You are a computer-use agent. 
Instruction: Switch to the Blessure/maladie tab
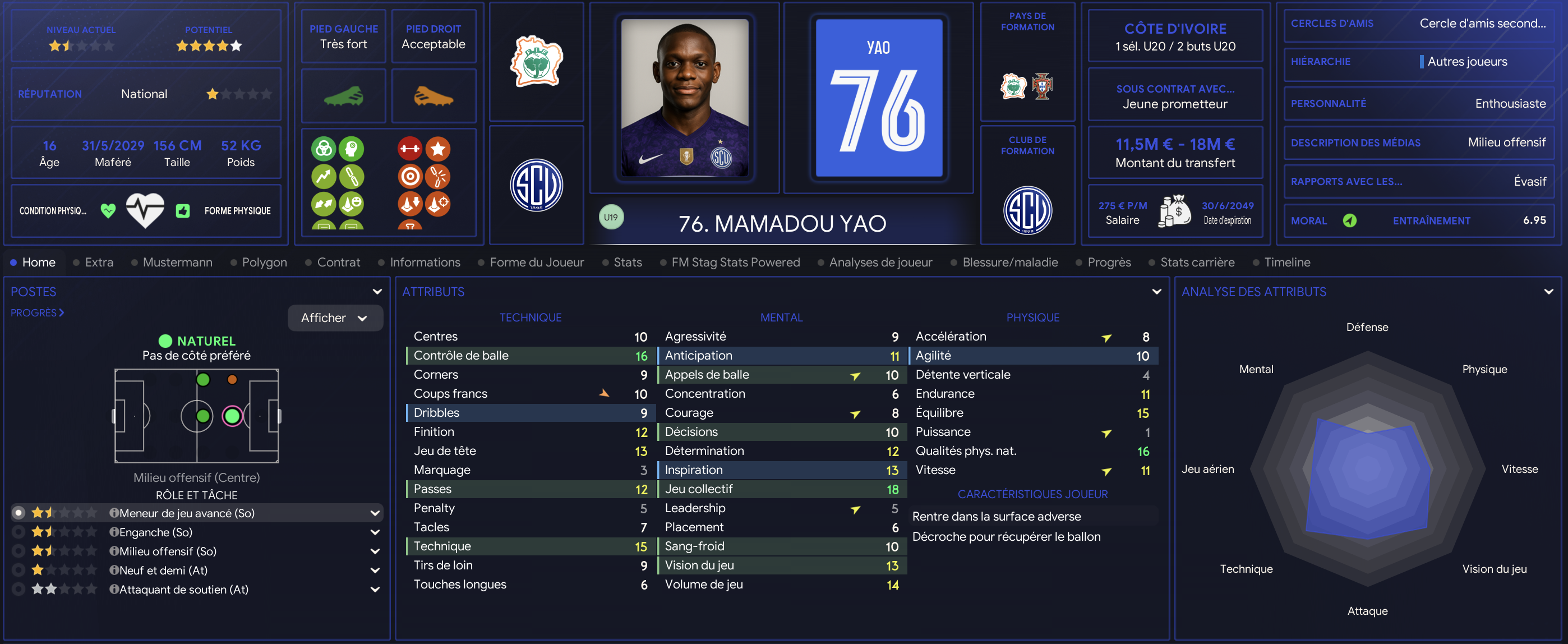[1010, 263]
